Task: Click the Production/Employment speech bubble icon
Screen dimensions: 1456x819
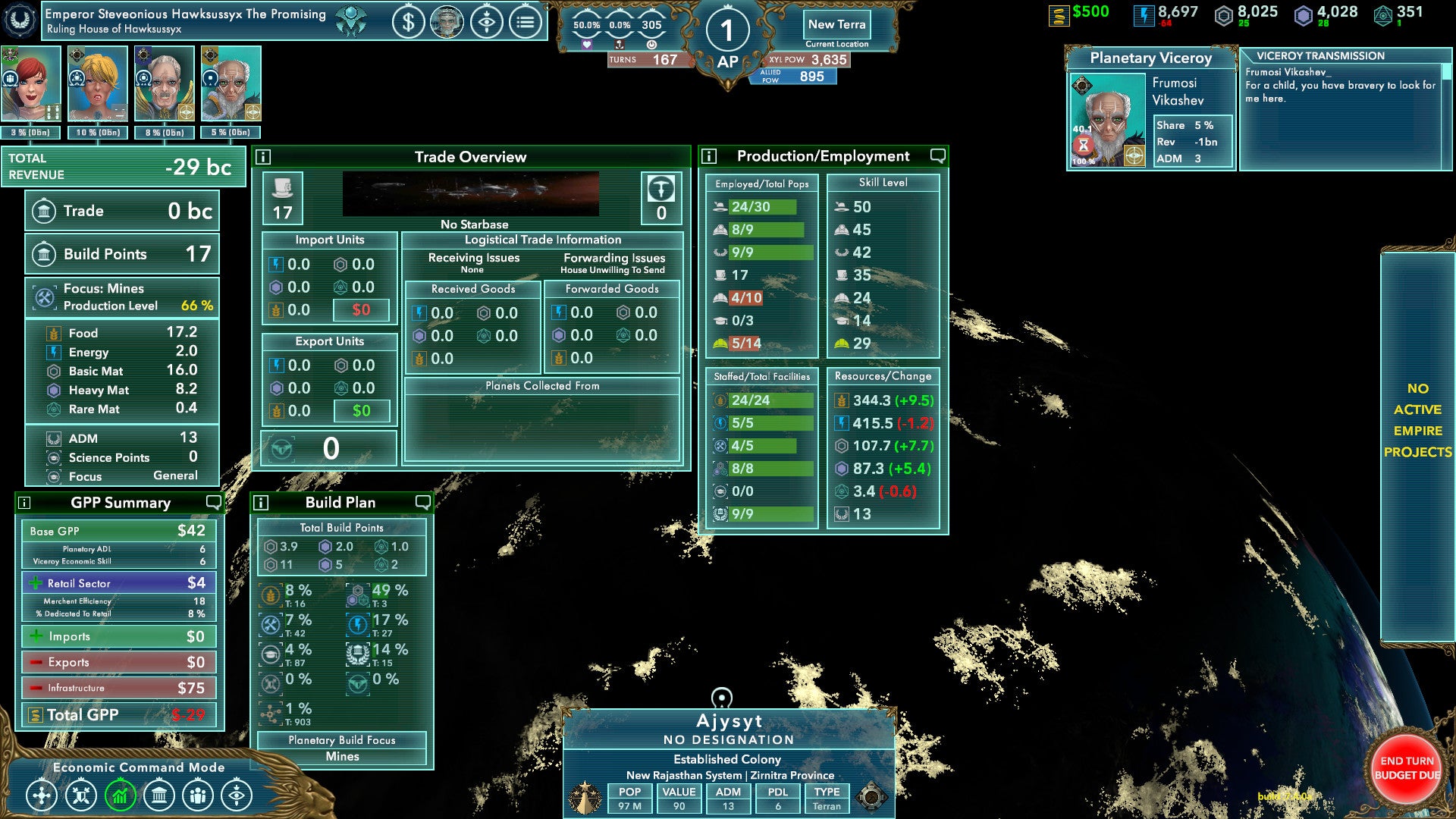Action: [938, 155]
